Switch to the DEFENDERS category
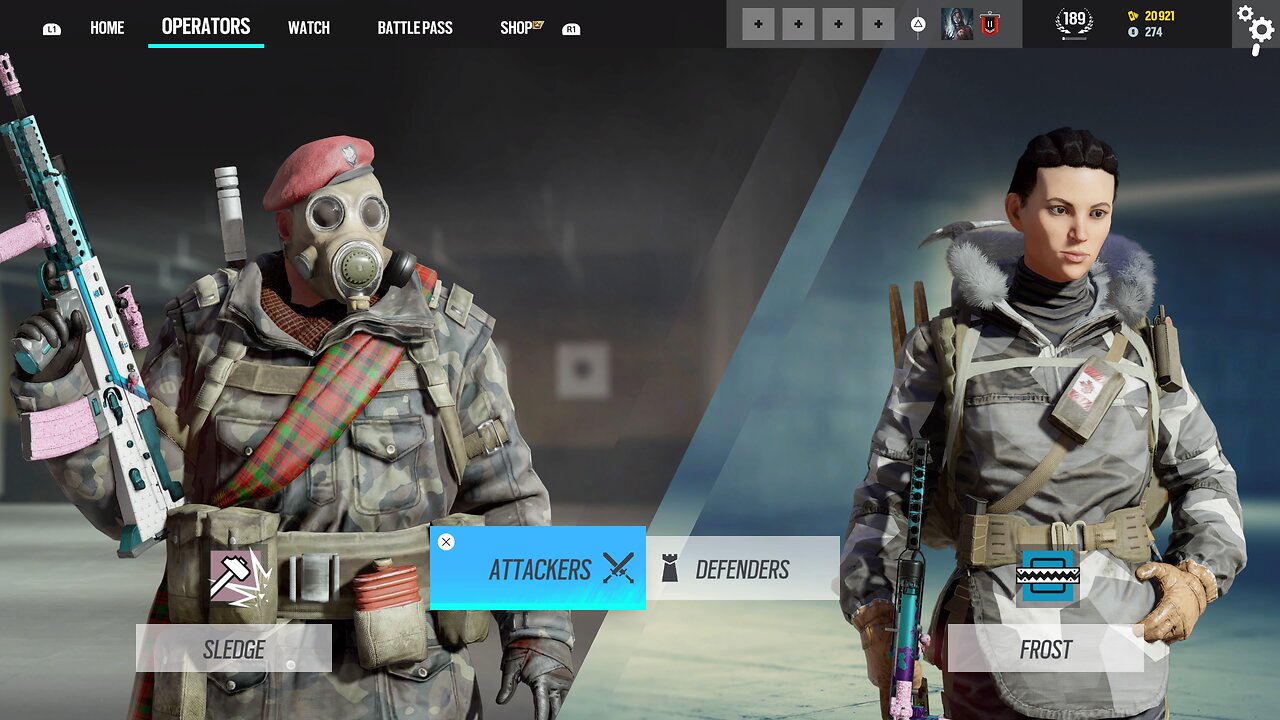This screenshot has height=720, width=1280. point(745,569)
